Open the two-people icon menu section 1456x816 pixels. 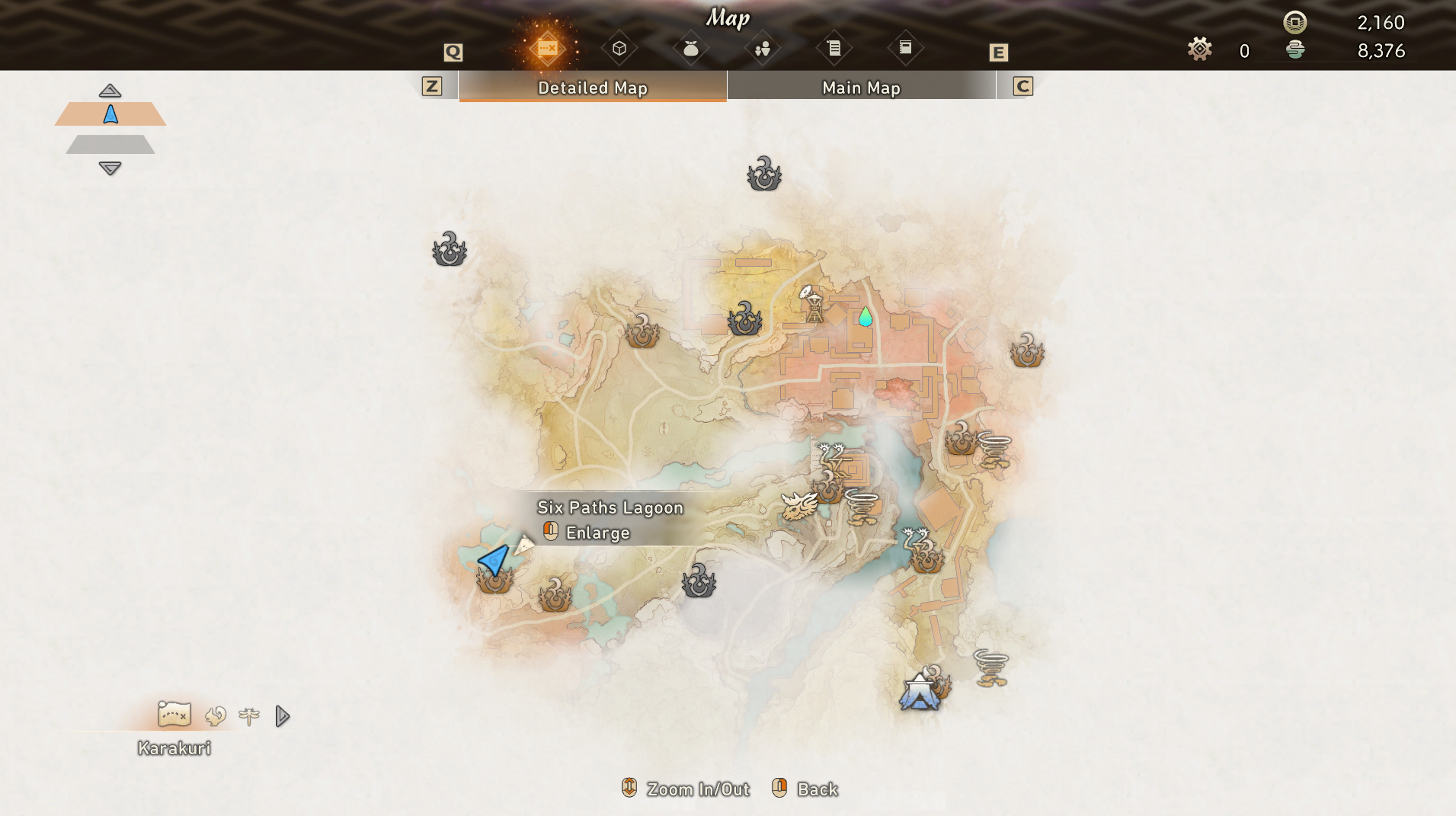[762, 49]
